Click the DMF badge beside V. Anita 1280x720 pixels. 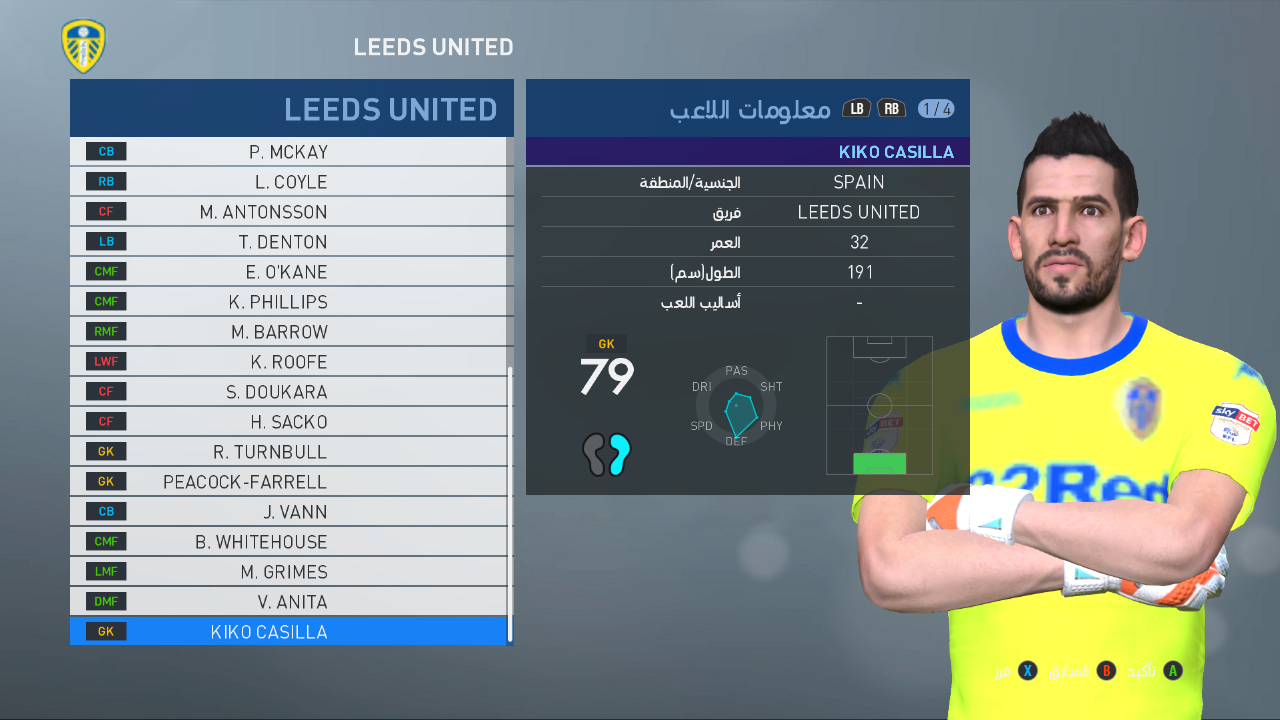[x=104, y=601]
